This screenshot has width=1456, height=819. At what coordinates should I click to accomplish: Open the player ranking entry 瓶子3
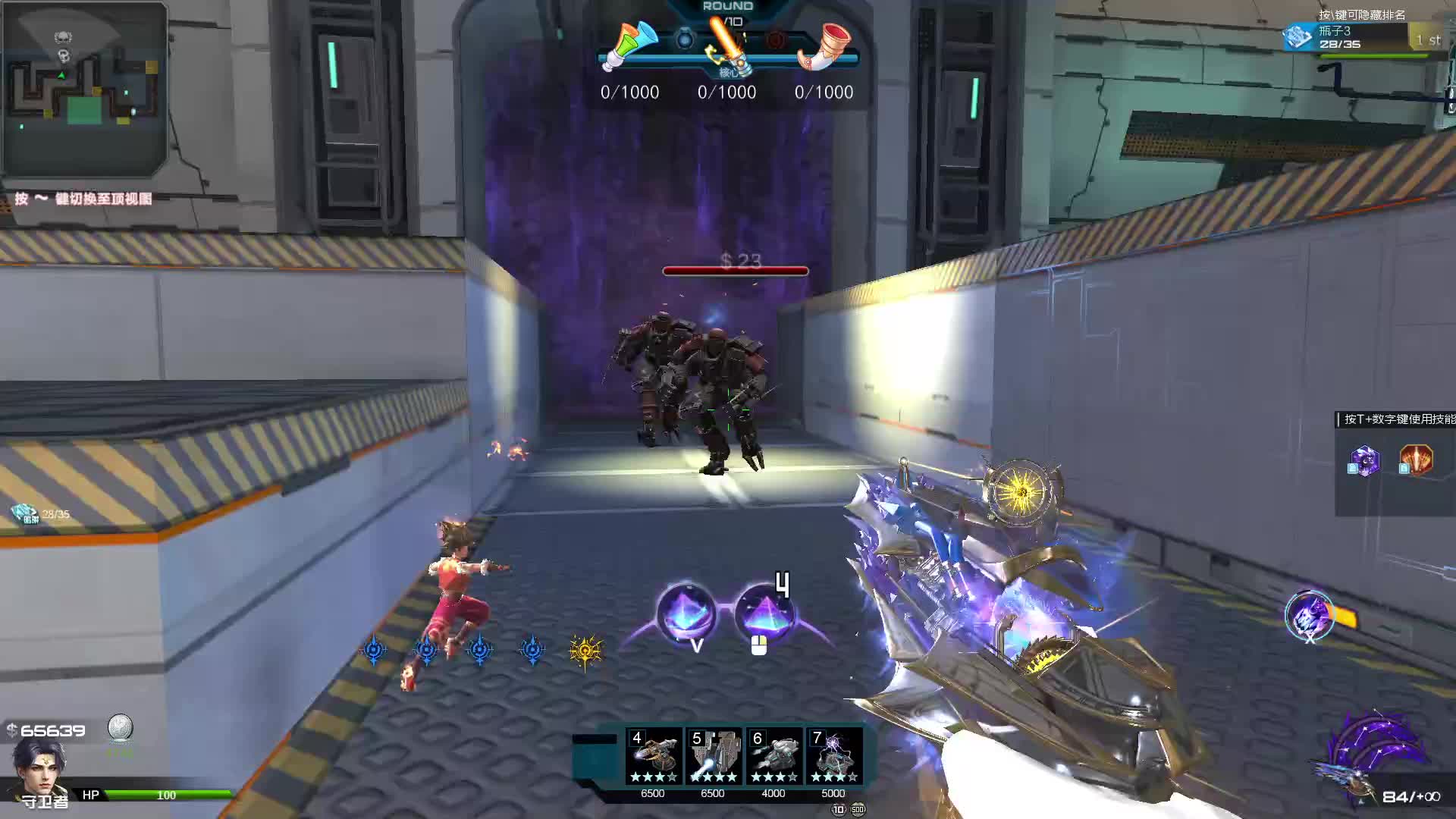1357,36
